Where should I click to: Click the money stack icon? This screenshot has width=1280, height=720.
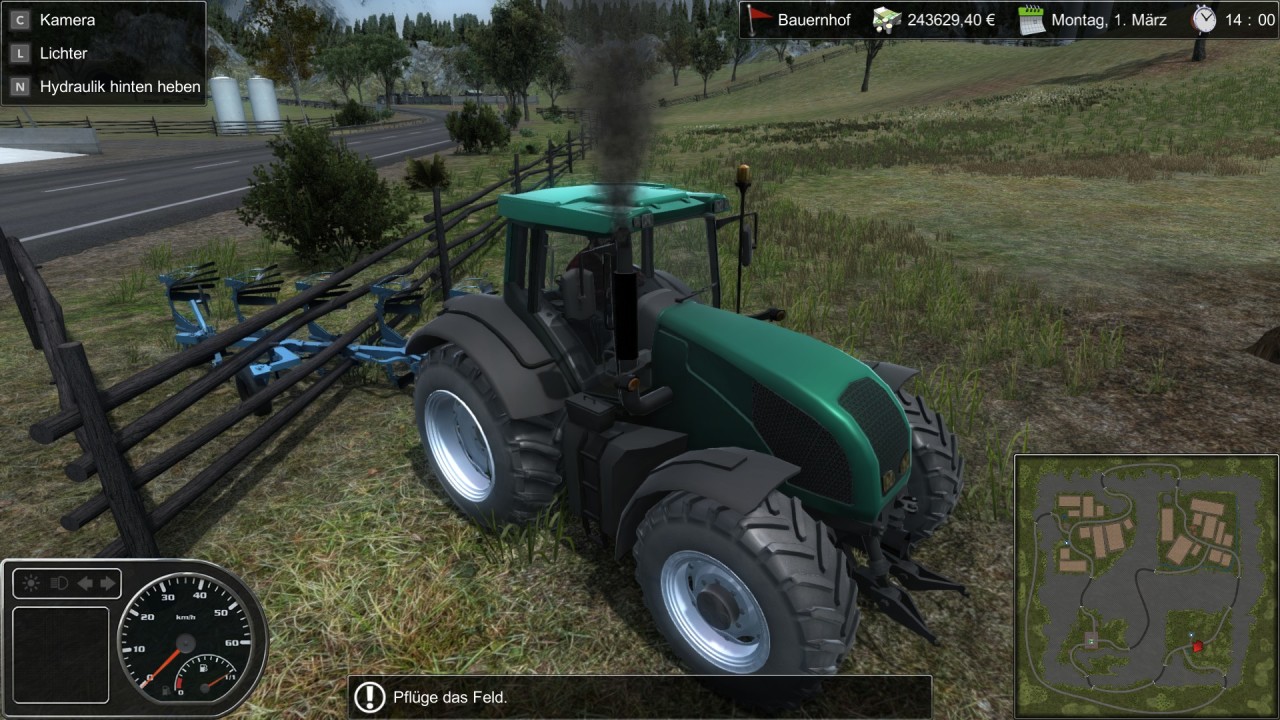click(x=886, y=19)
